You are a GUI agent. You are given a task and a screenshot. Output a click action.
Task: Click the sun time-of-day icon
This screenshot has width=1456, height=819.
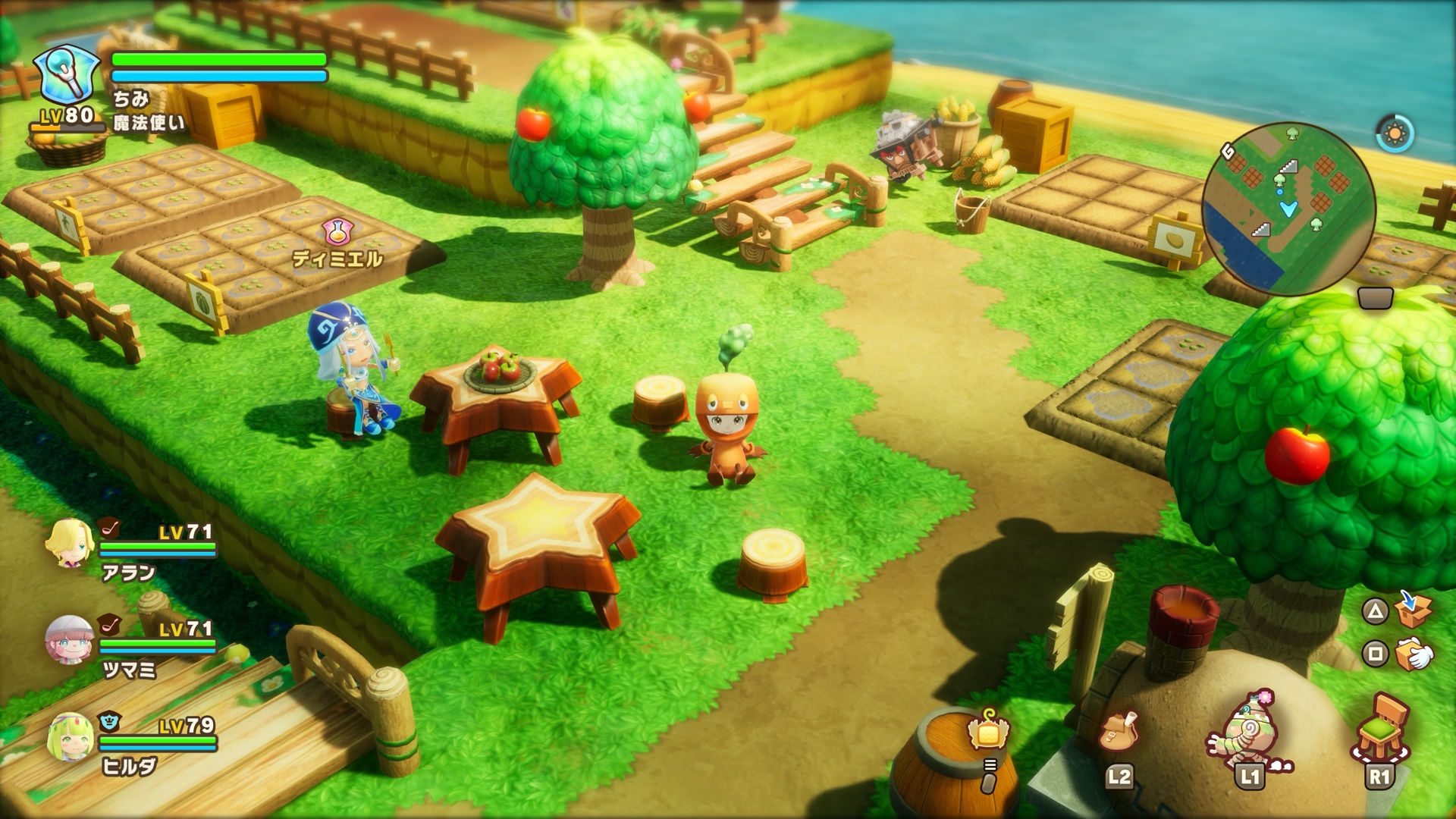coord(1395,134)
